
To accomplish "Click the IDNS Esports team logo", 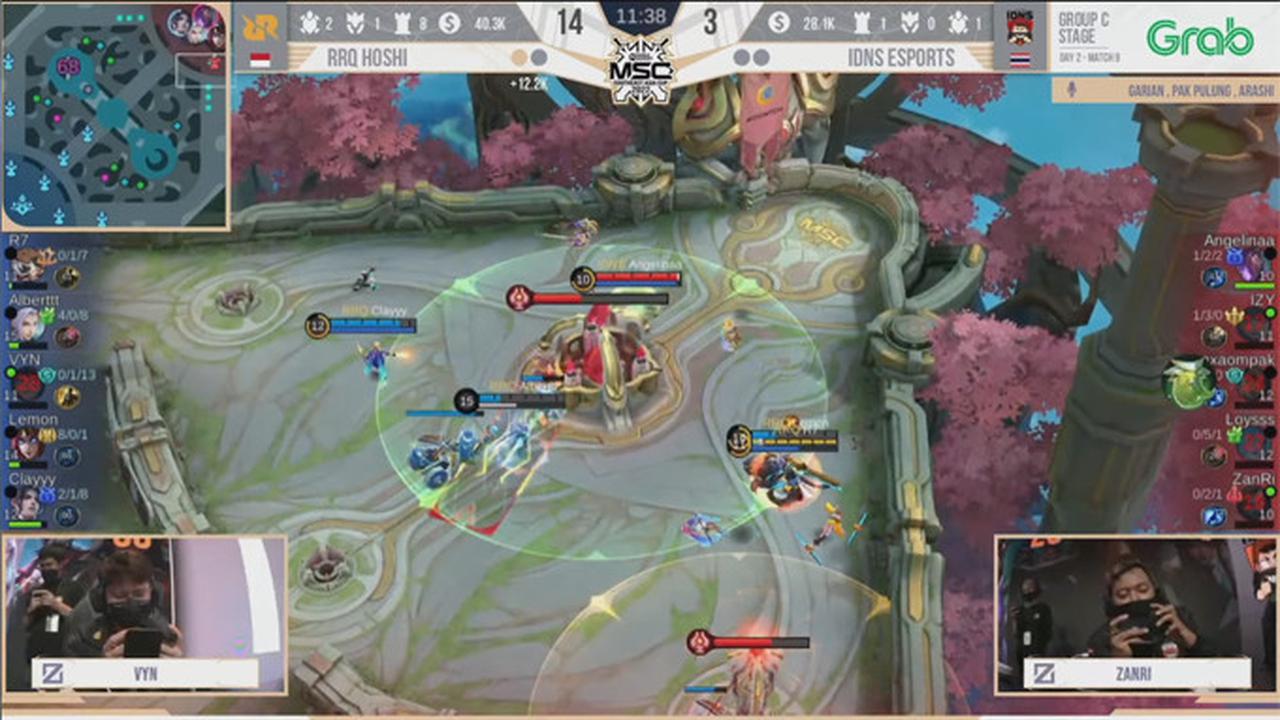I will [1020, 28].
